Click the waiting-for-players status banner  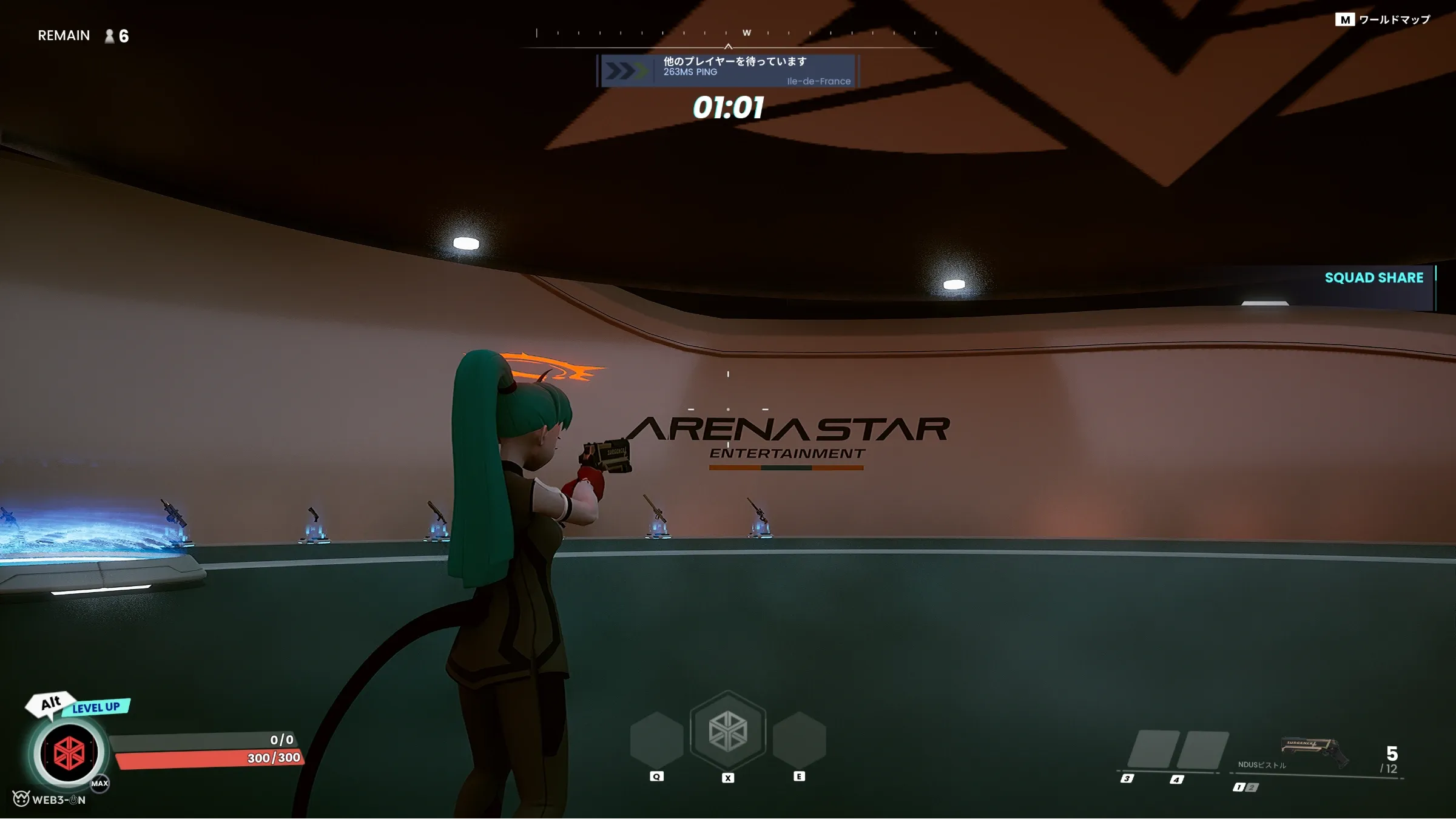(728, 71)
